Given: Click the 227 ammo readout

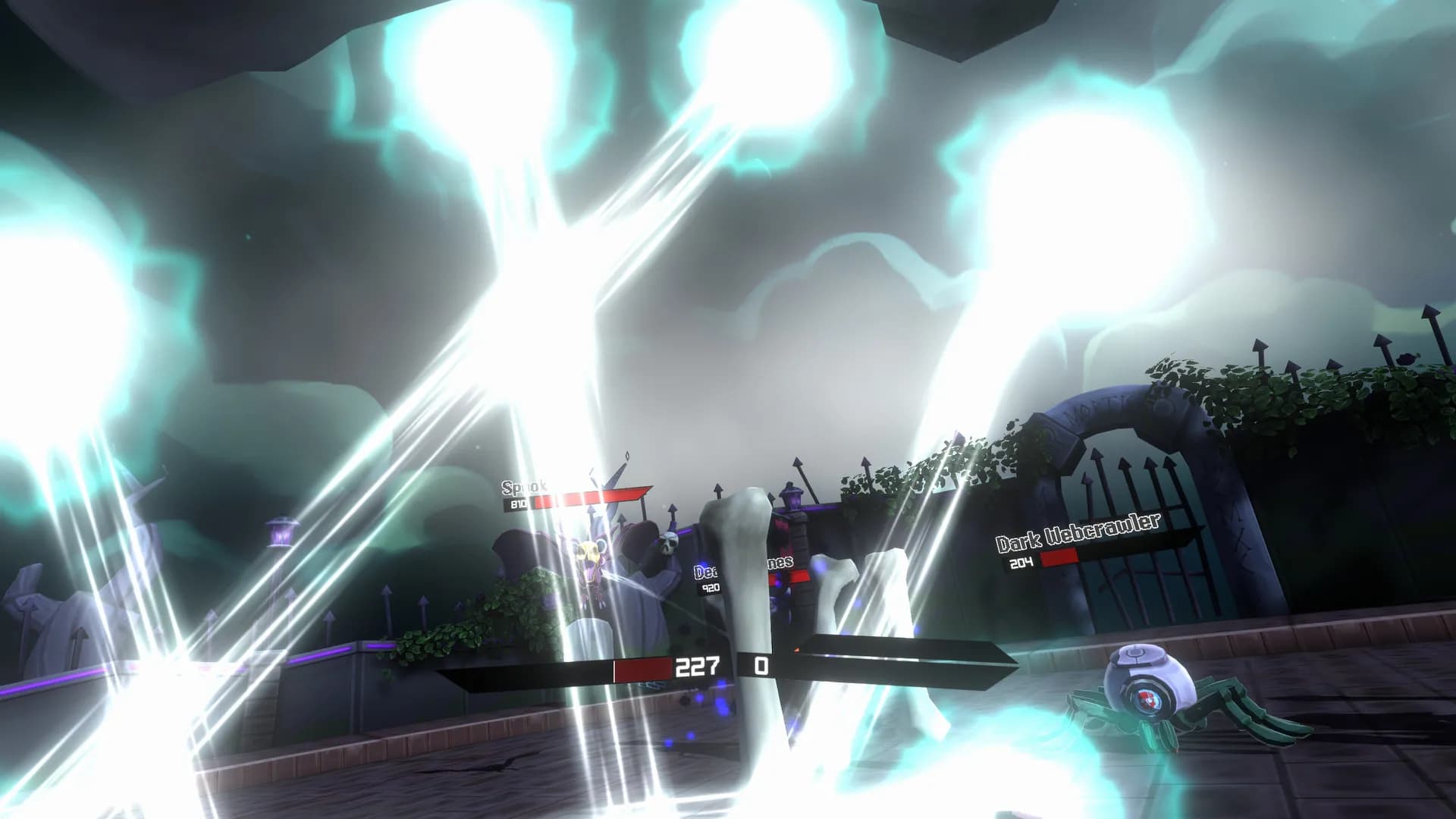Looking at the screenshot, I should click(x=698, y=666).
